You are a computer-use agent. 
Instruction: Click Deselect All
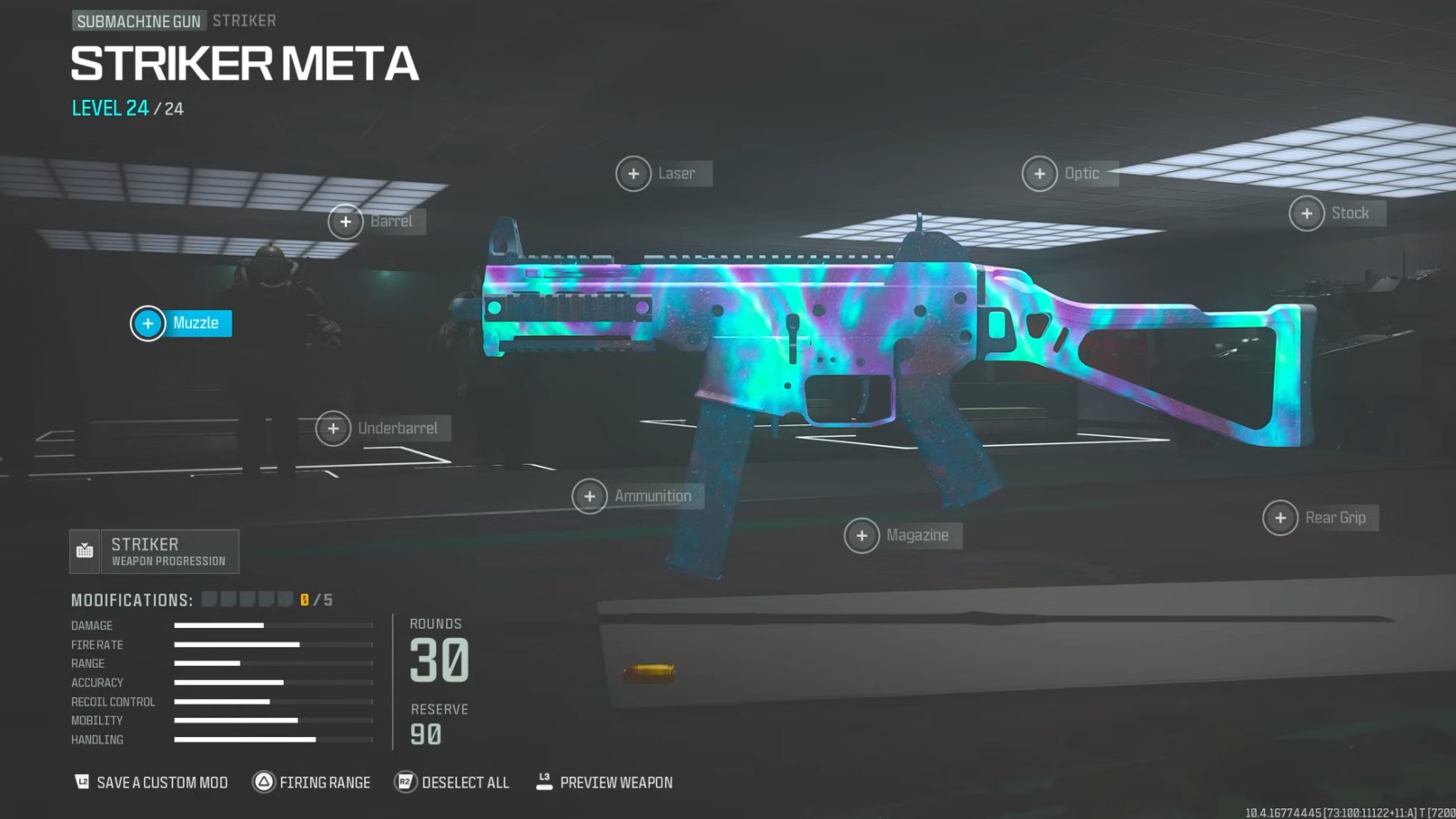(452, 782)
